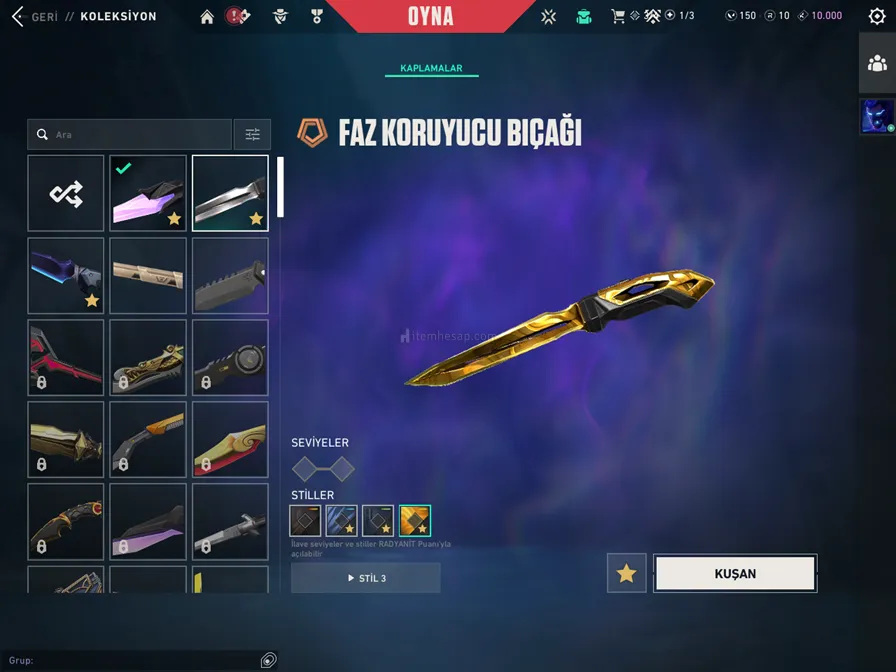Play the STİL 3 preview video
The height and width of the screenshot is (672, 896).
tap(366, 578)
